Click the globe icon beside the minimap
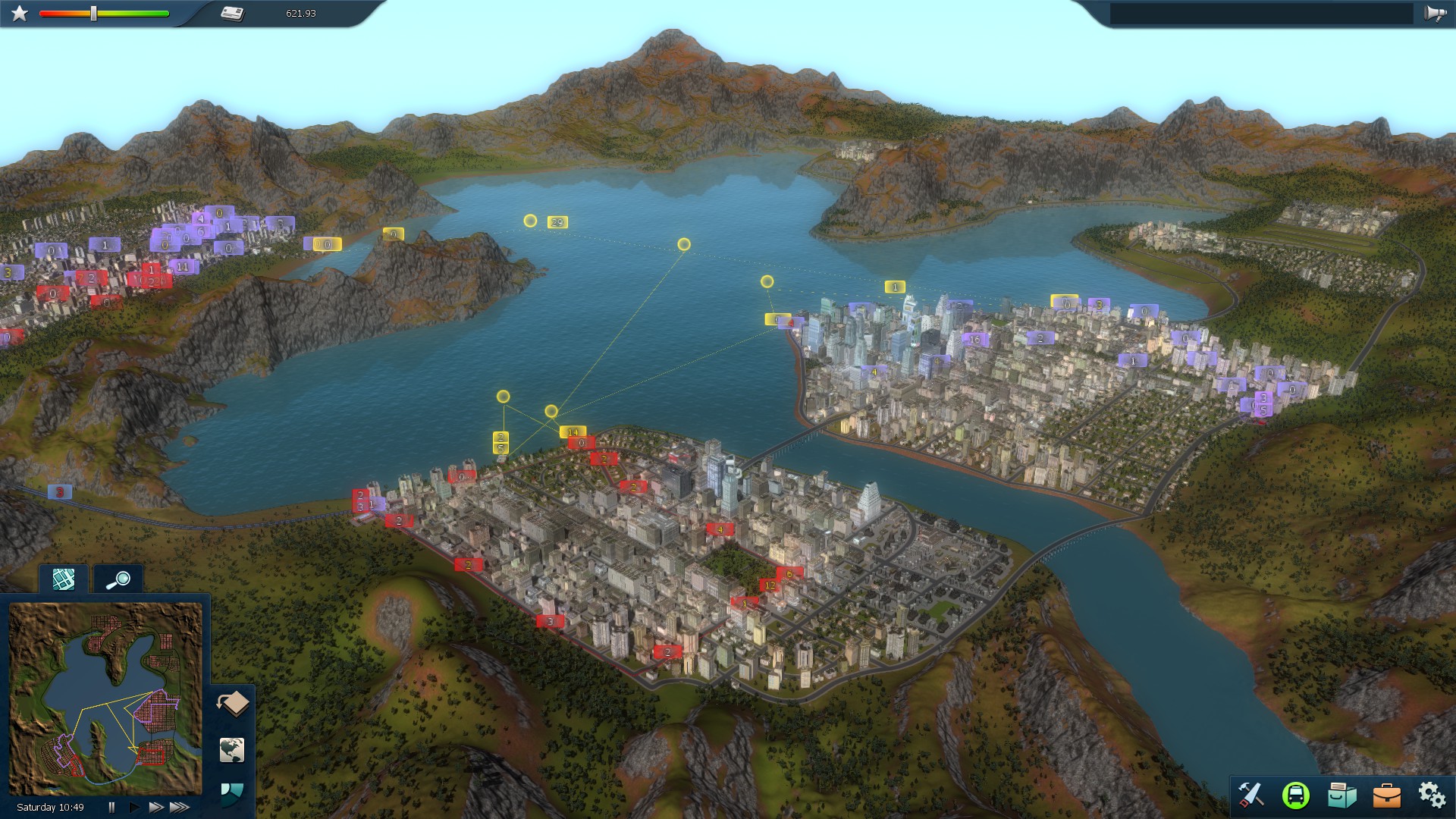Image resolution: width=1456 pixels, height=819 pixels. tap(231, 751)
